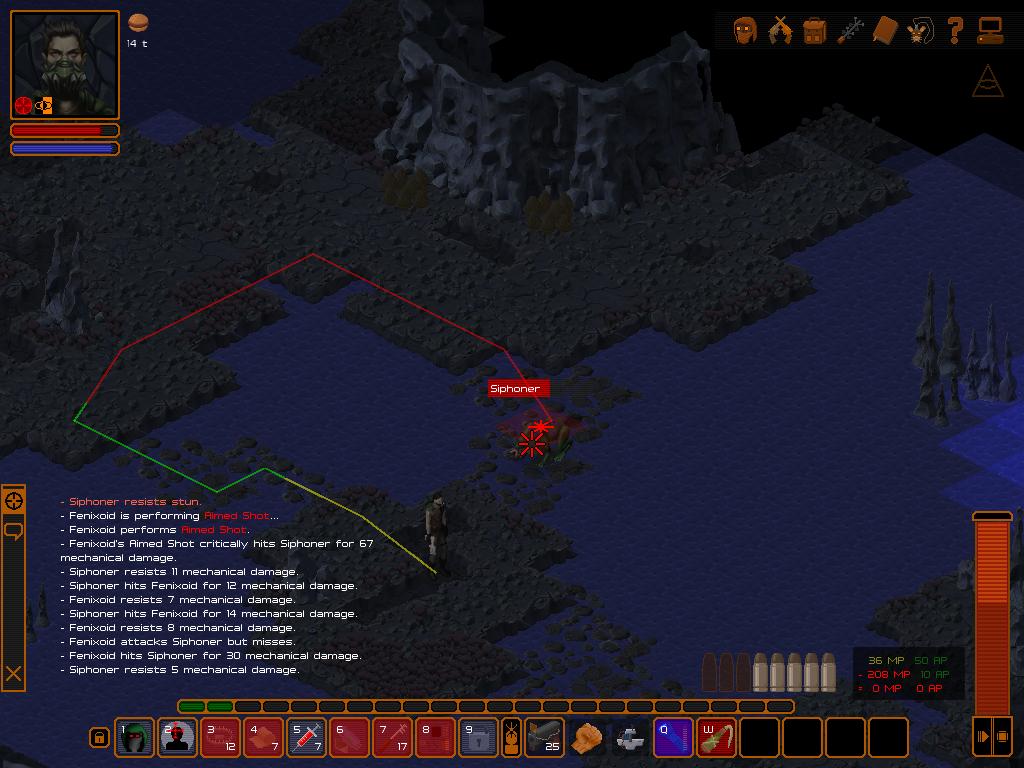Activate the red-masked figure ability in slot 2
1024x768 pixels.
tap(178, 738)
